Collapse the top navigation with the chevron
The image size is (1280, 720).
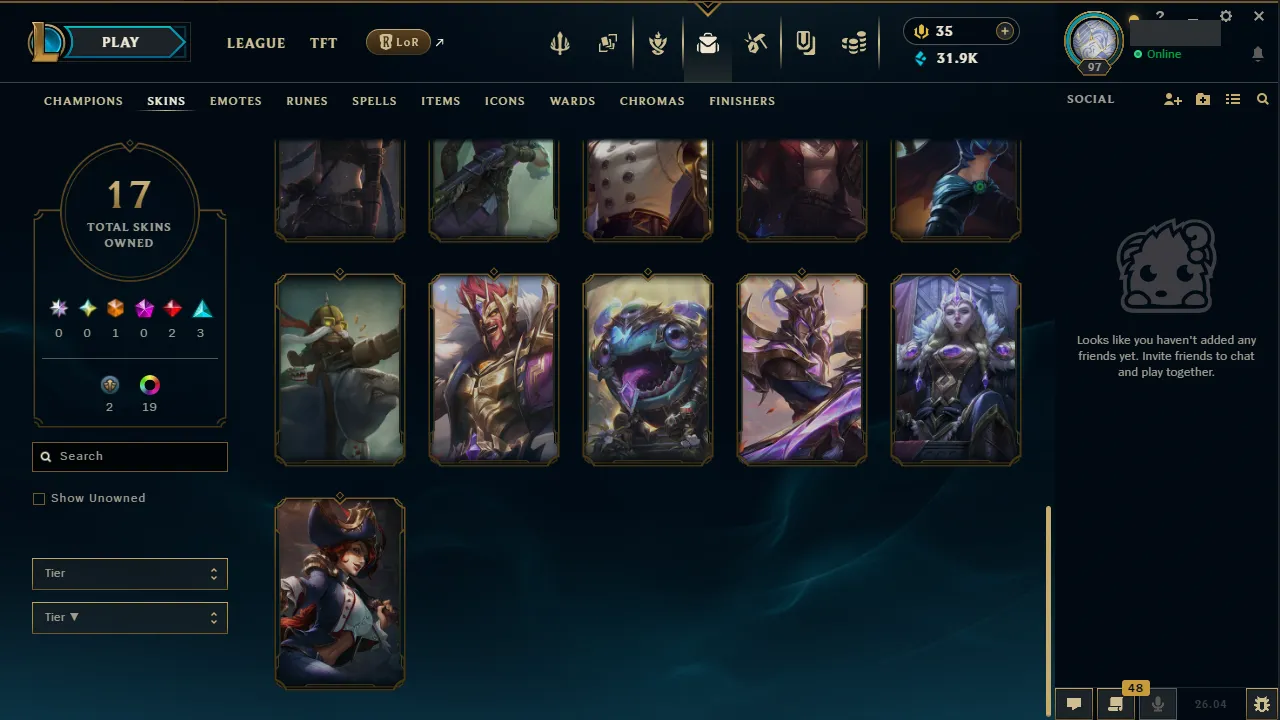point(708,6)
